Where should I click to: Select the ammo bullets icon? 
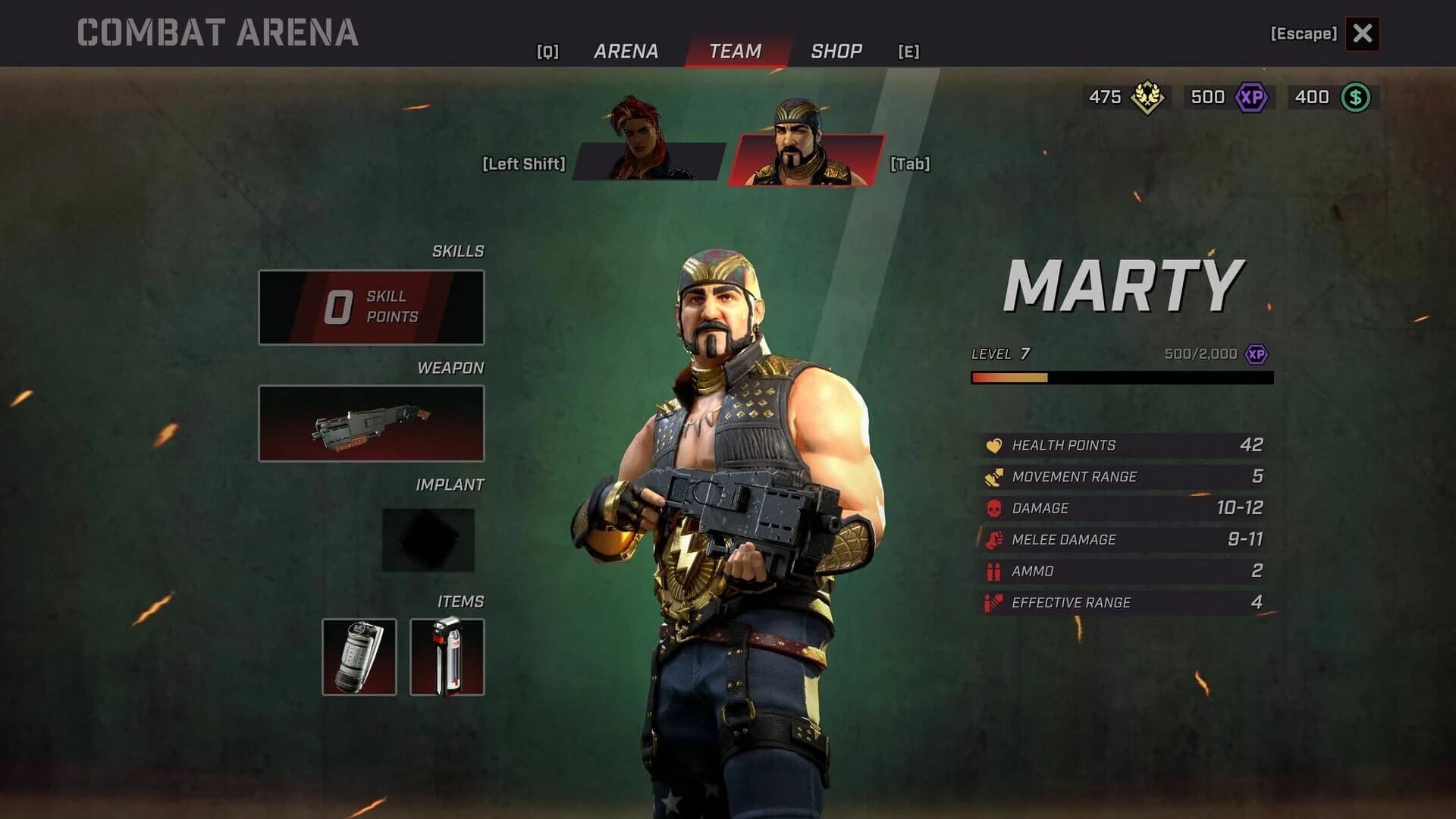point(995,571)
